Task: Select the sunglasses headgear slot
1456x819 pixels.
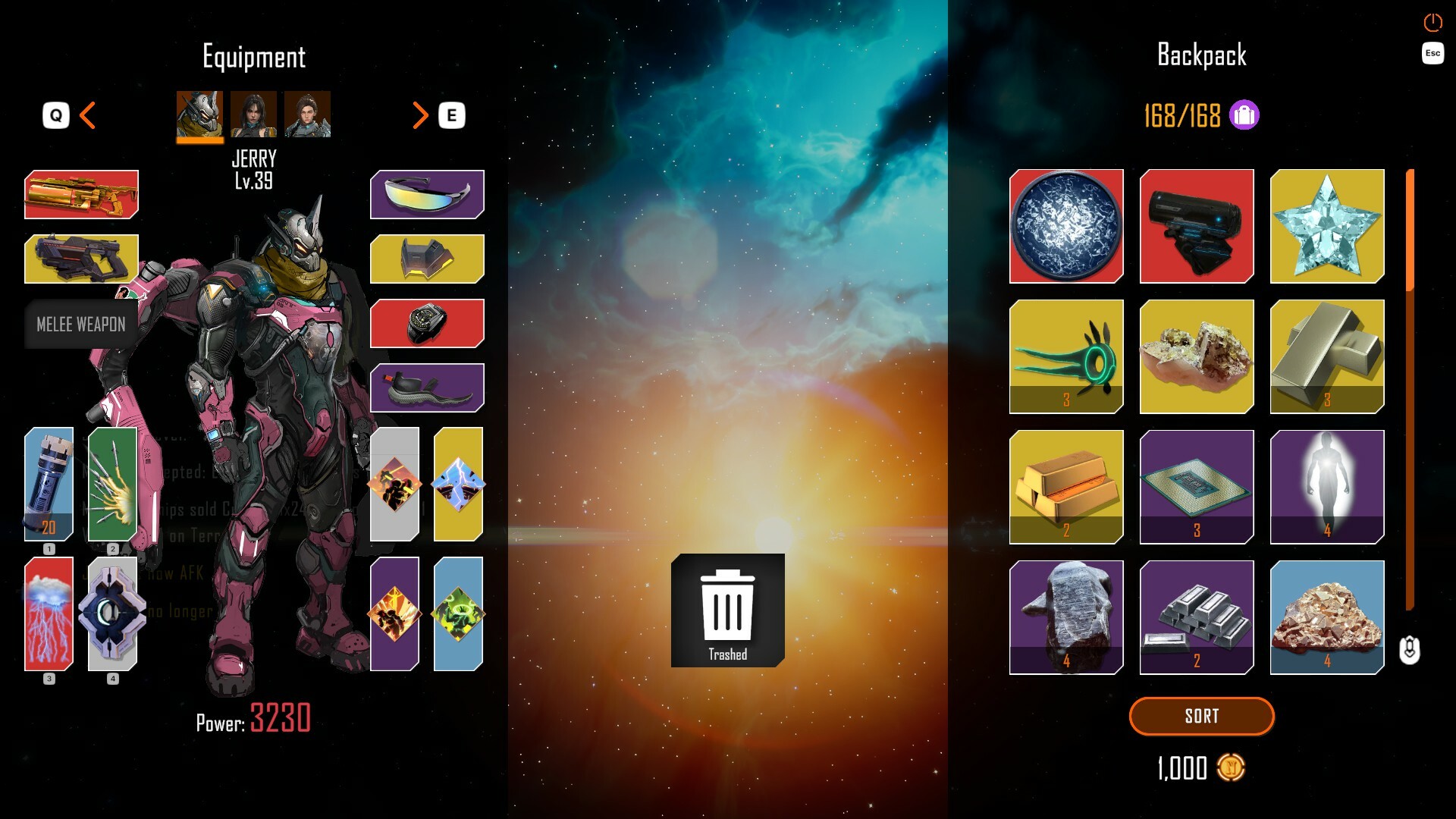Action: pyautogui.click(x=426, y=195)
